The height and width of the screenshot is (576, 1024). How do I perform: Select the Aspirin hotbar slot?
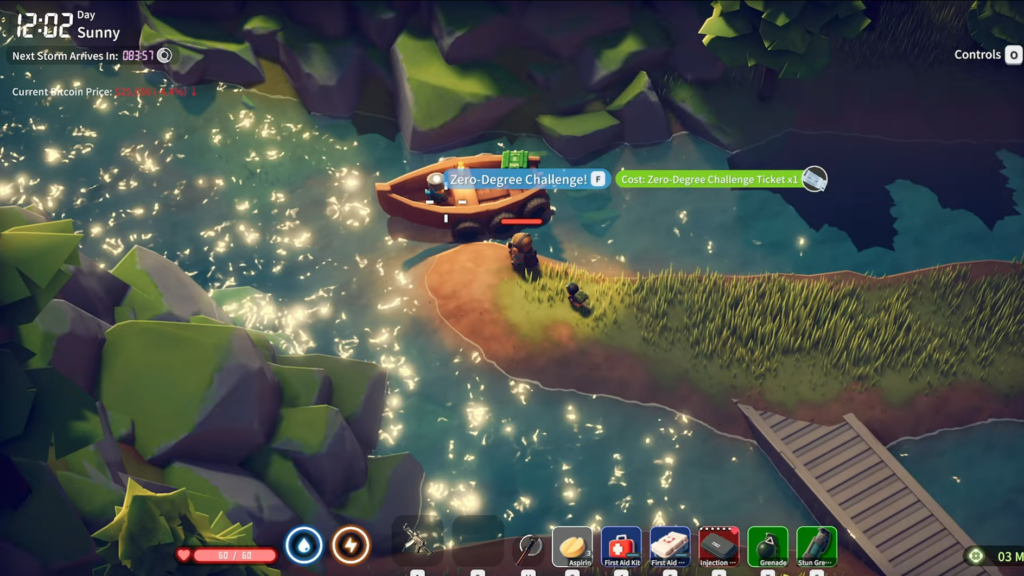pyautogui.click(x=572, y=546)
